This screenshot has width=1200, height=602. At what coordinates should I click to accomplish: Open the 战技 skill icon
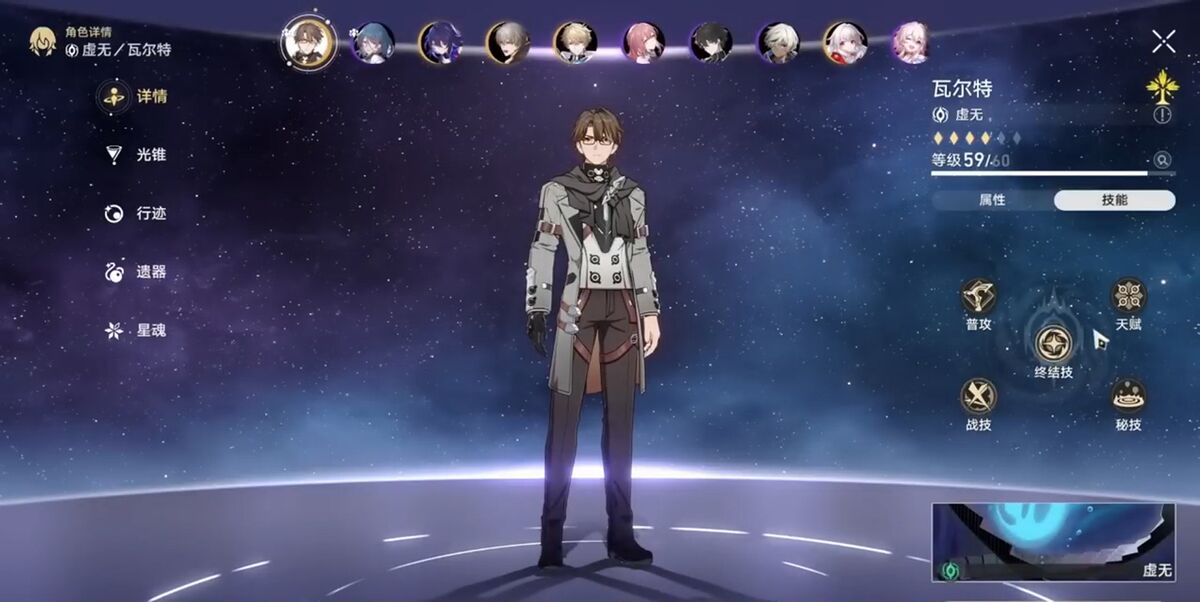coord(978,396)
